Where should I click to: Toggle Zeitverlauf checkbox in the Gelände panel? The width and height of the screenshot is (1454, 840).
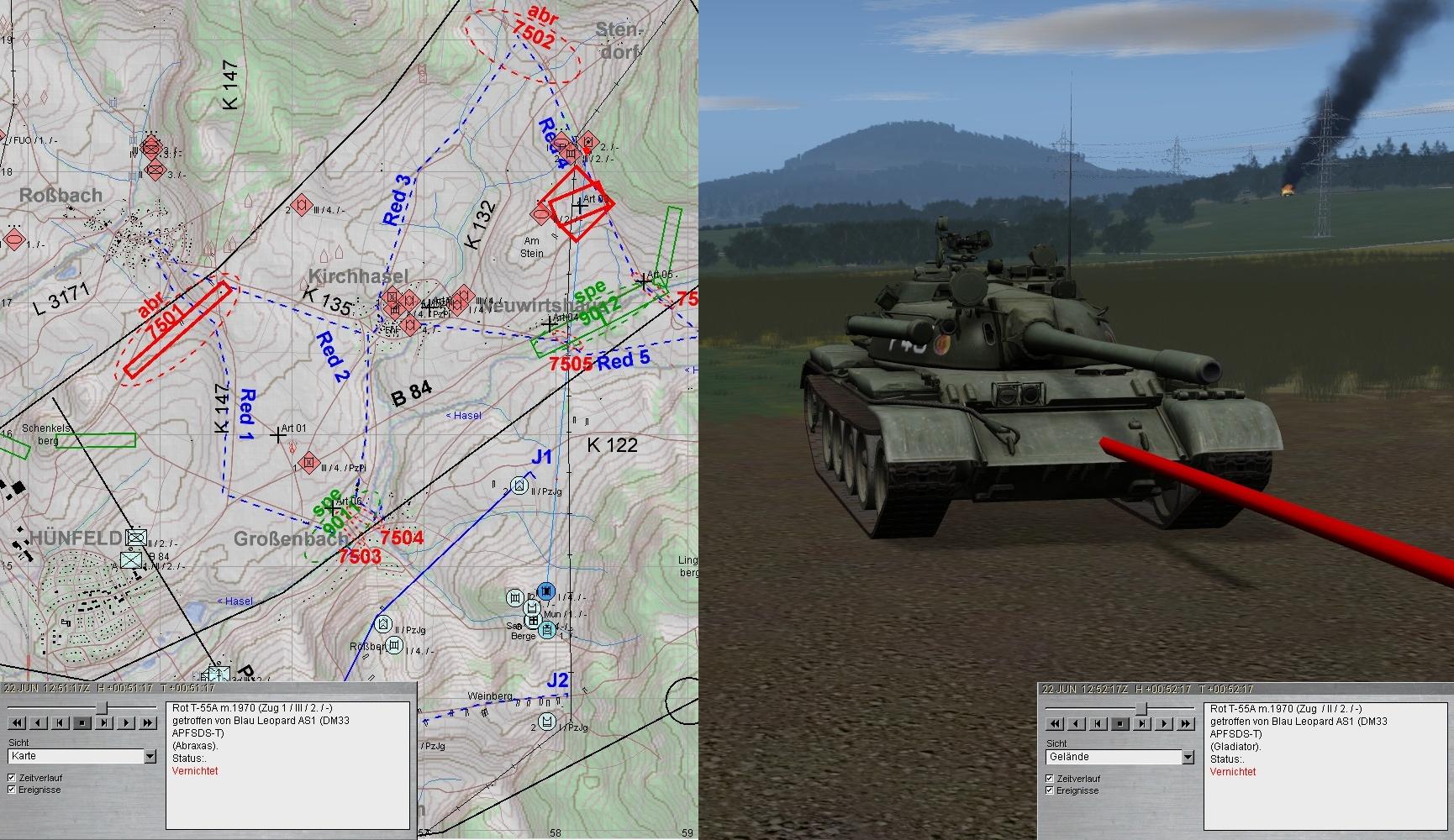pyautogui.click(x=1050, y=779)
